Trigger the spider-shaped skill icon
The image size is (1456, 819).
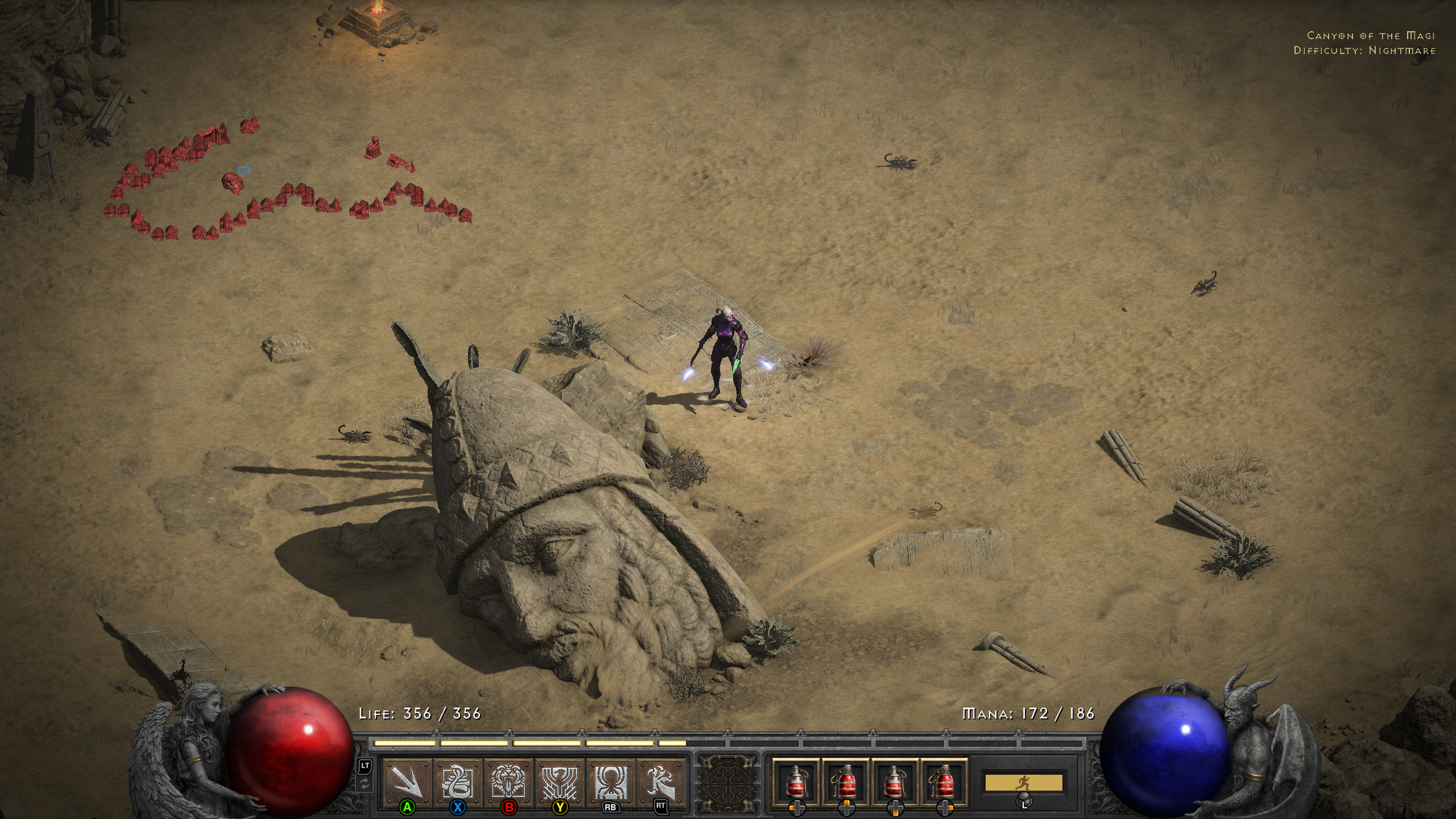point(610,781)
